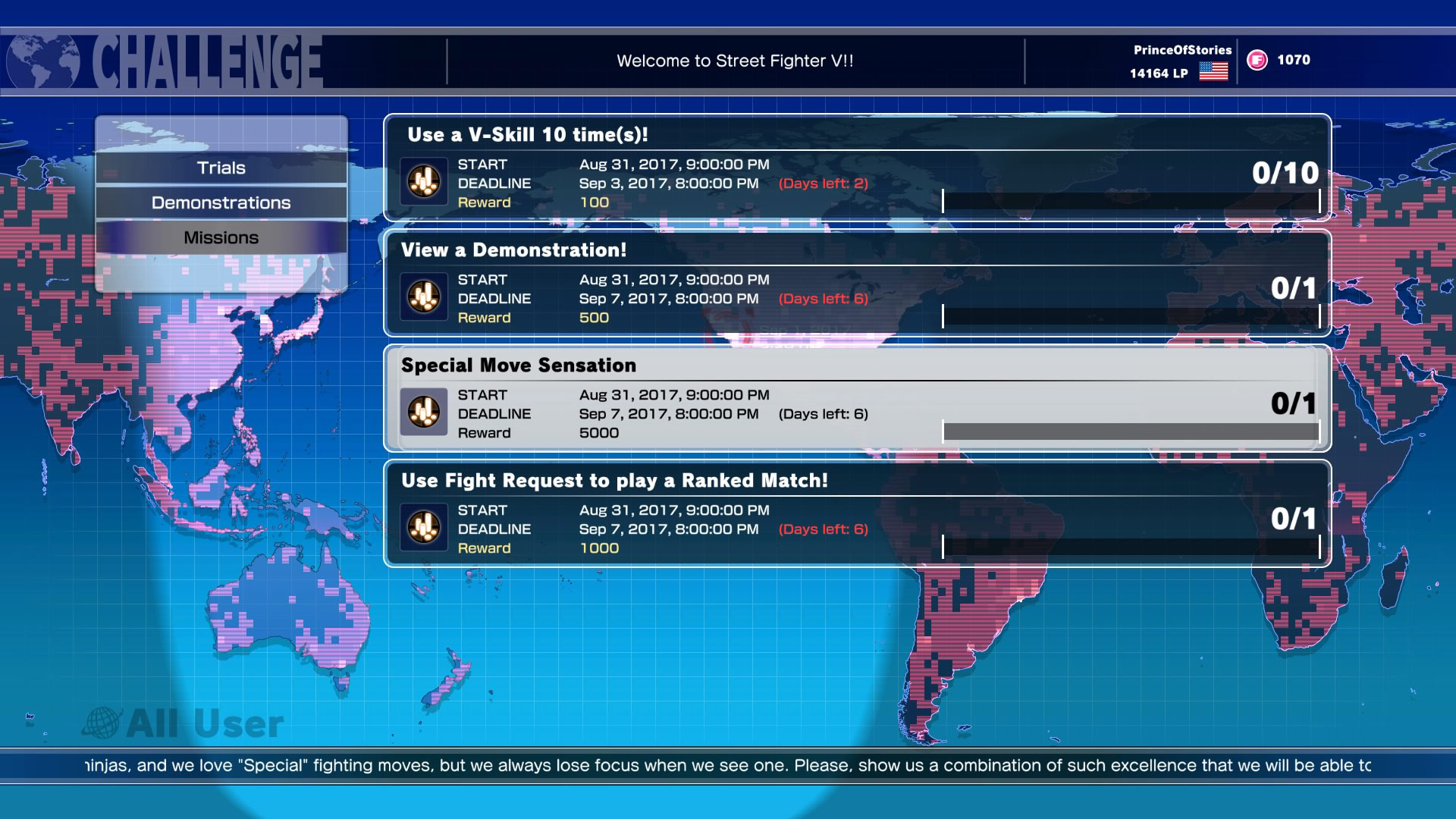Image resolution: width=1456 pixels, height=819 pixels.
Task: Select the medal icon on the V-Skill mission
Action: (x=425, y=180)
